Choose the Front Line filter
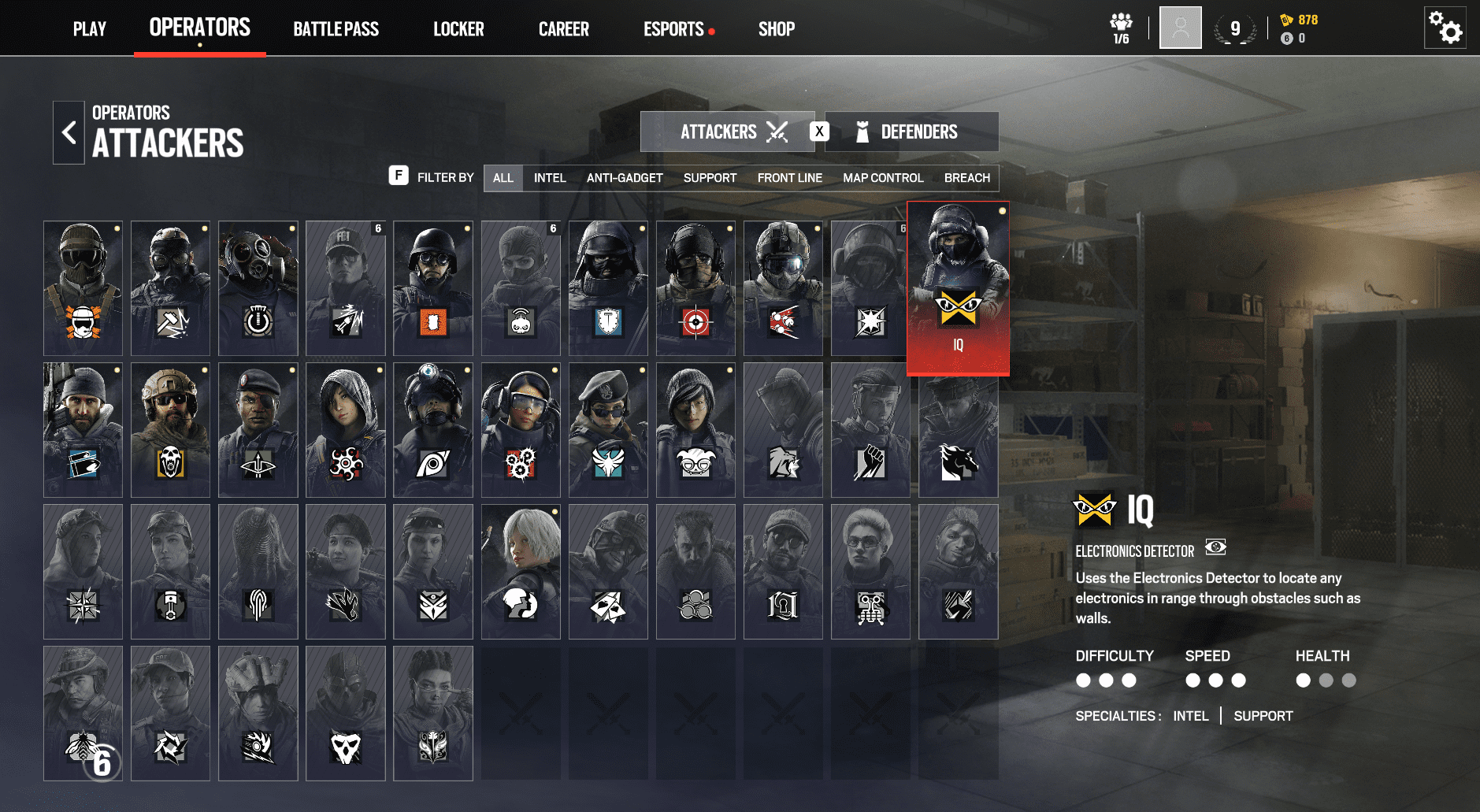 (x=789, y=178)
